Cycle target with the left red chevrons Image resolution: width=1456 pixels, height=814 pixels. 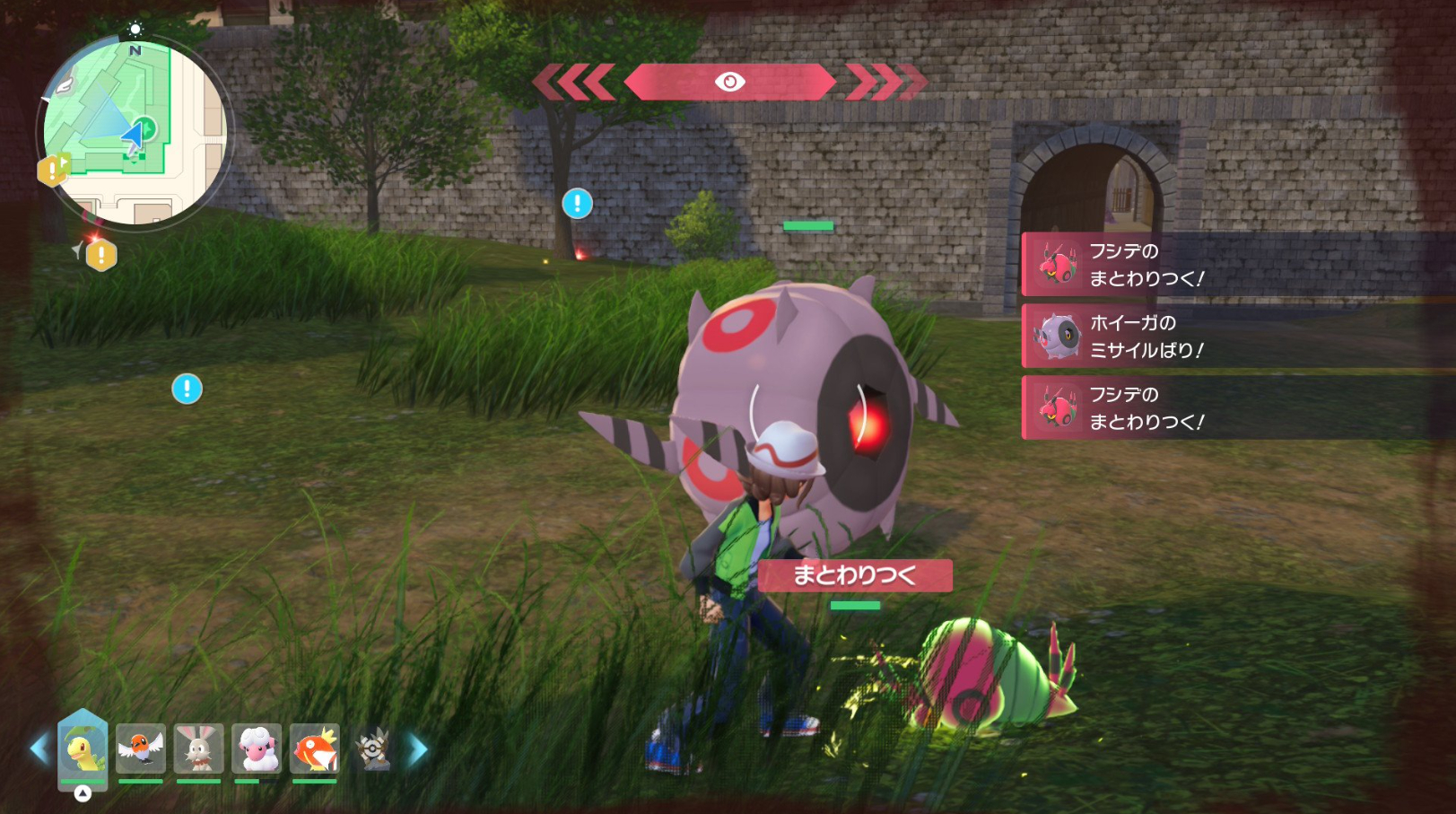point(574,83)
